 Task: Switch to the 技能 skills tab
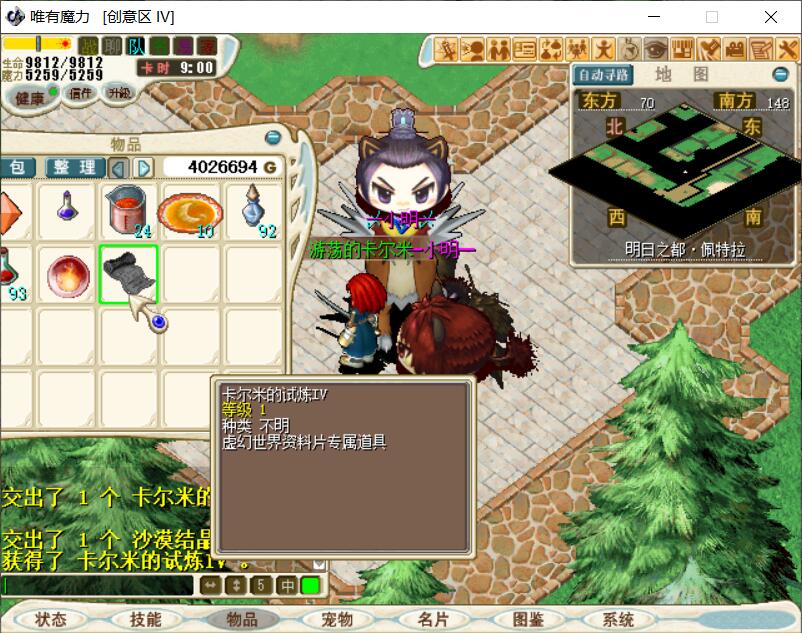tap(145, 619)
